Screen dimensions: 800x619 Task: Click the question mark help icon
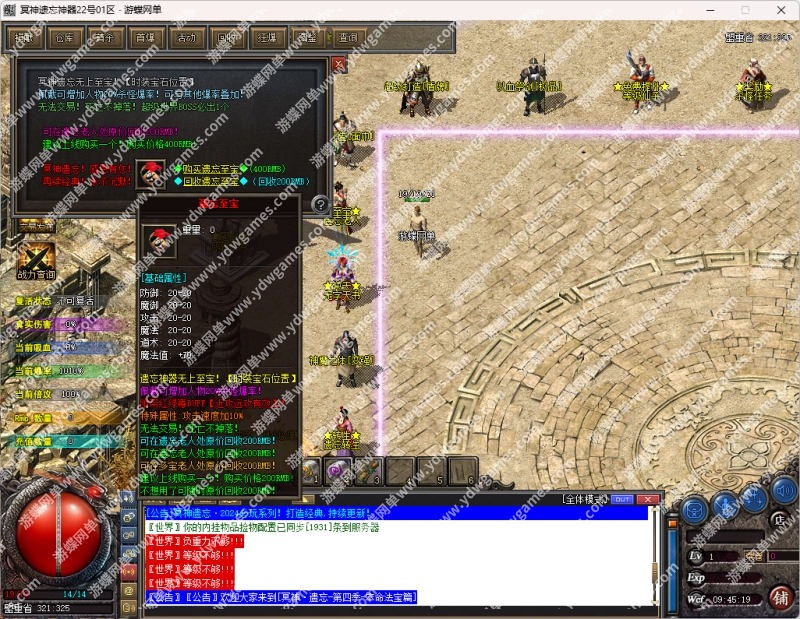point(320,205)
